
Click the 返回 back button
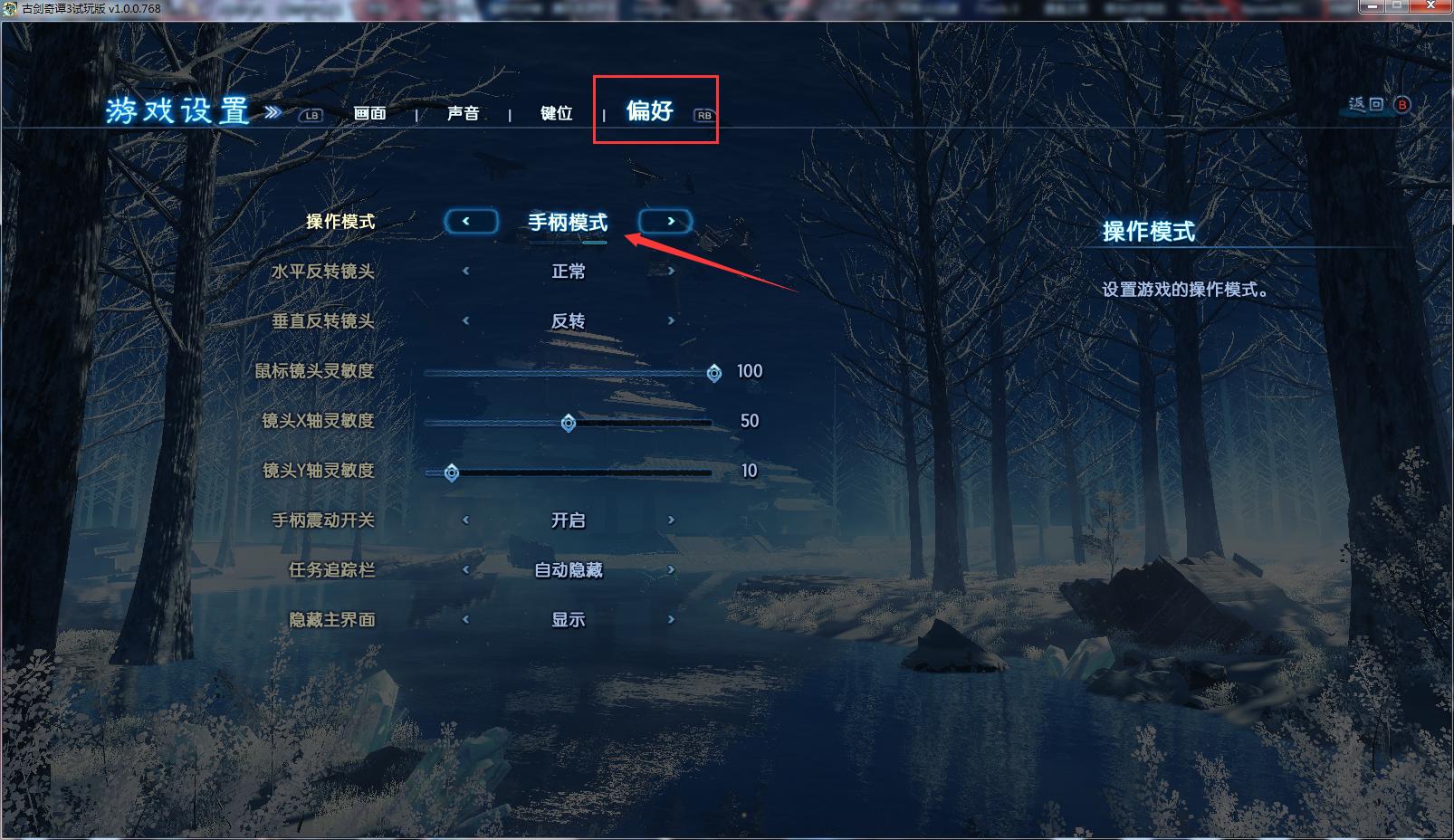1367,104
